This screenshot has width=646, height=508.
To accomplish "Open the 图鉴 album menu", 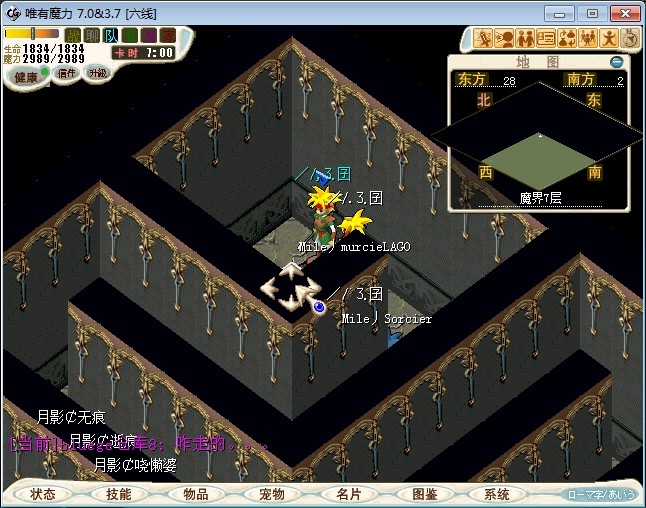I will [423, 494].
